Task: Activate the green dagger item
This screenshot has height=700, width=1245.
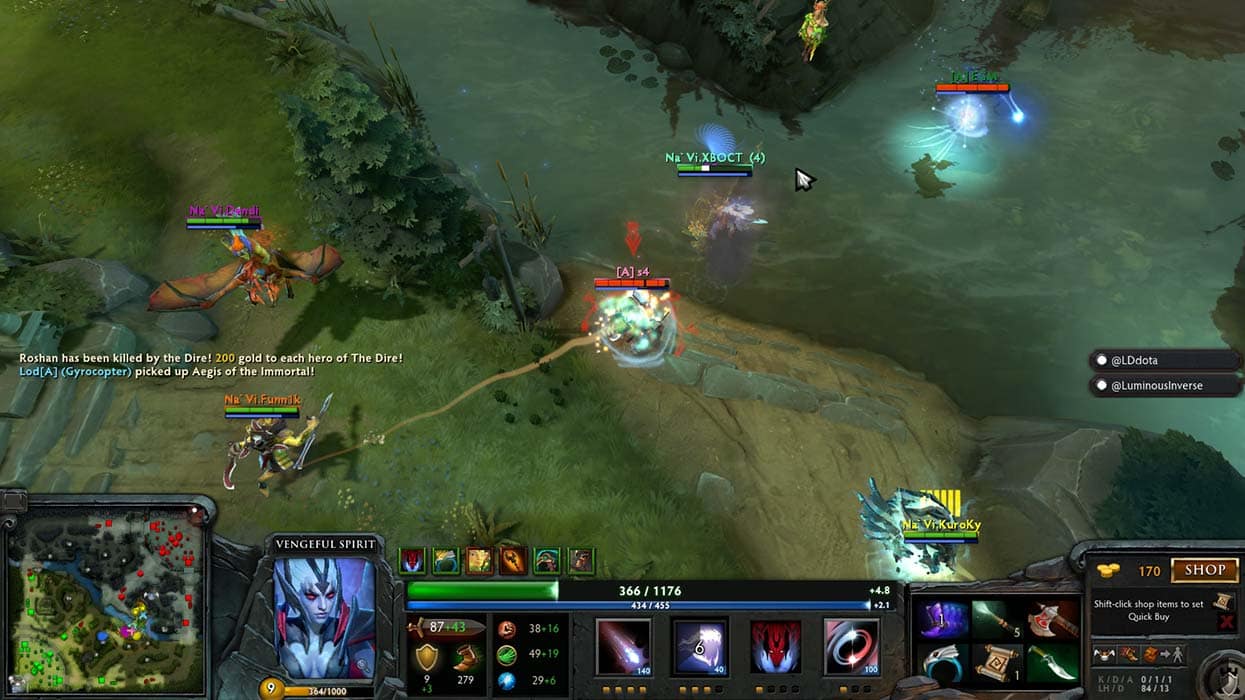Action: click(x=1051, y=663)
